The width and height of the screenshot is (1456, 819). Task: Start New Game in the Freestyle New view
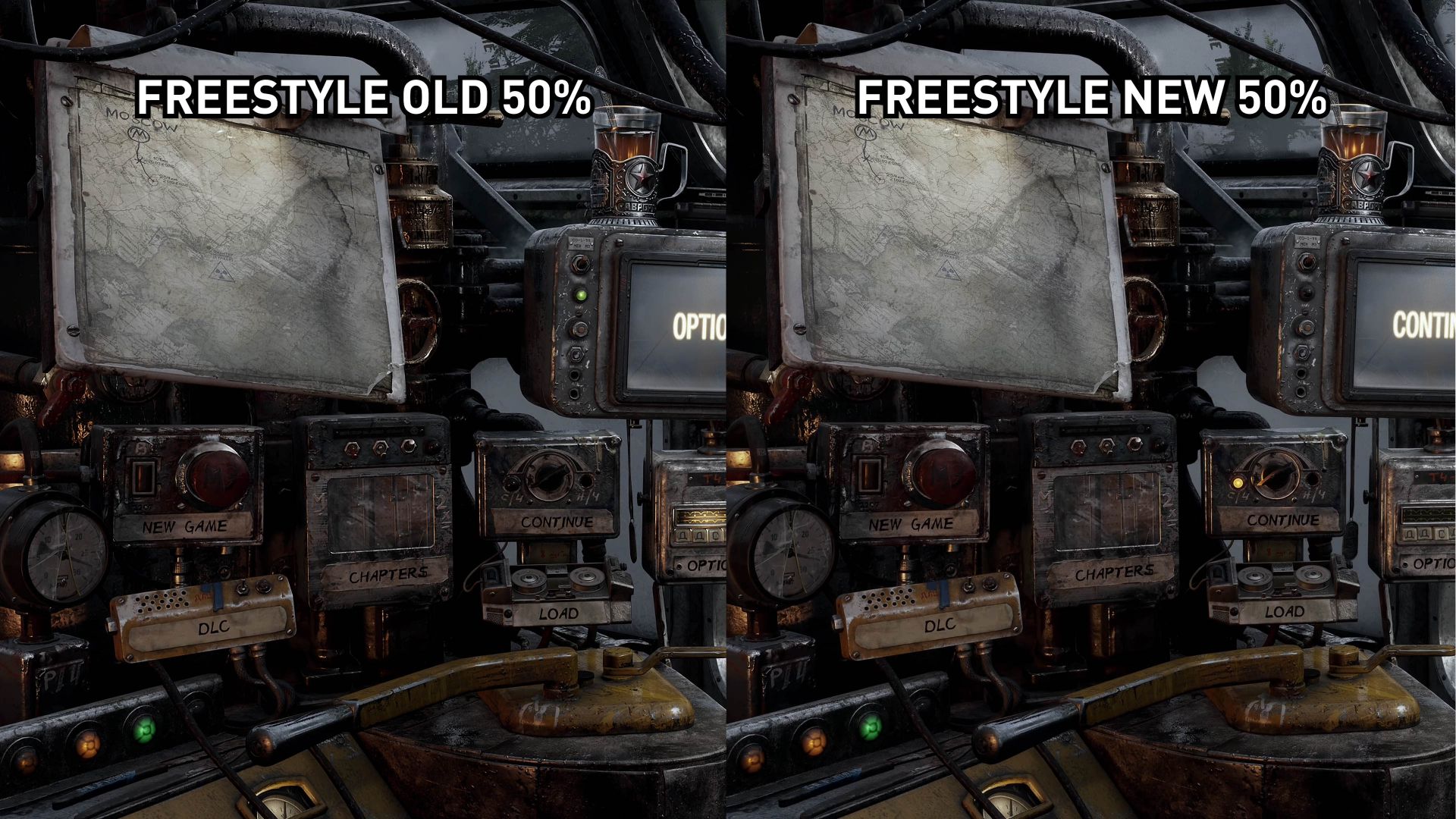pyautogui.click(x=910, y=524)
